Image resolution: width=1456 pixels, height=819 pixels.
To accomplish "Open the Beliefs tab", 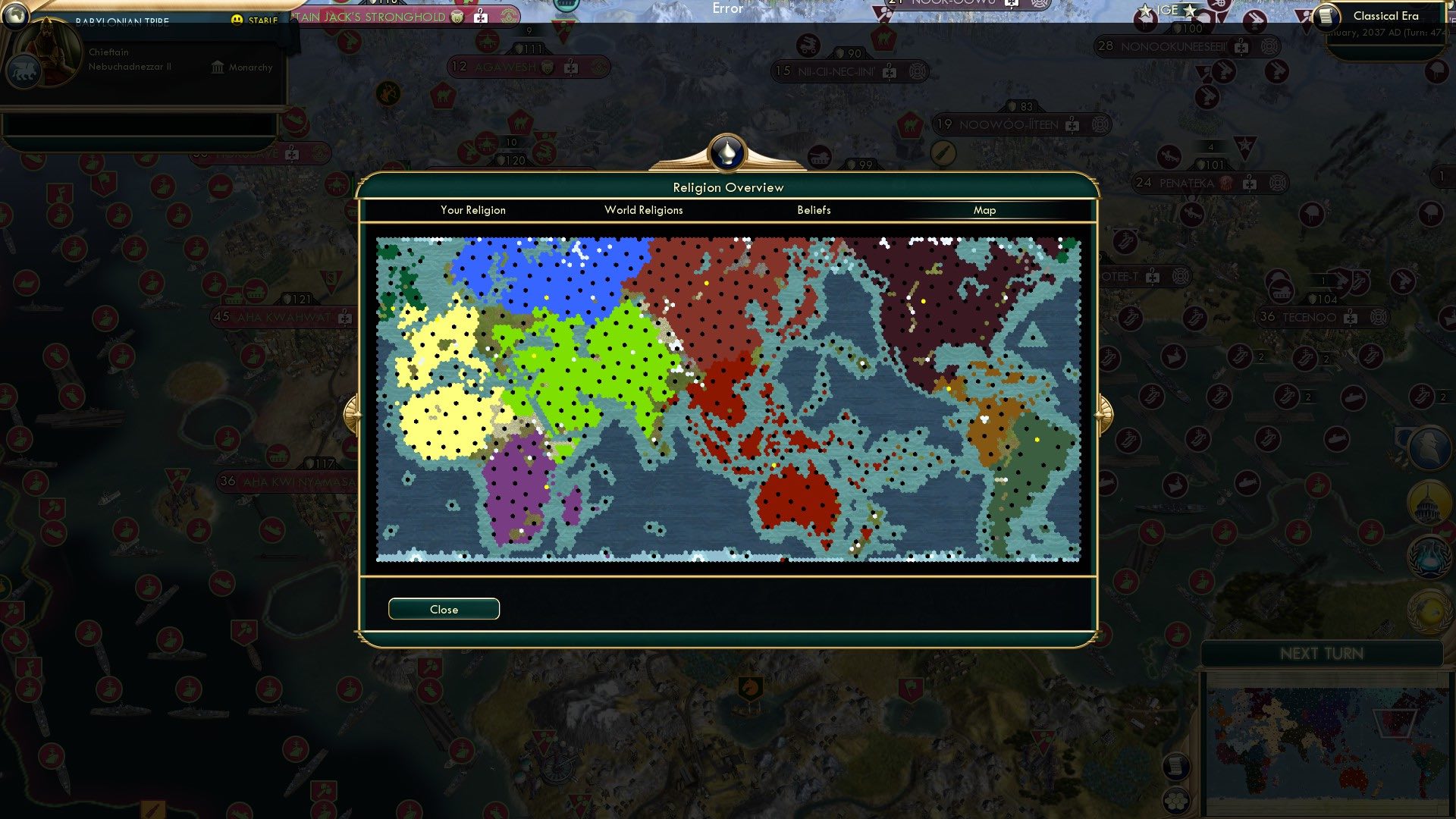I will (x=814, y=210).
